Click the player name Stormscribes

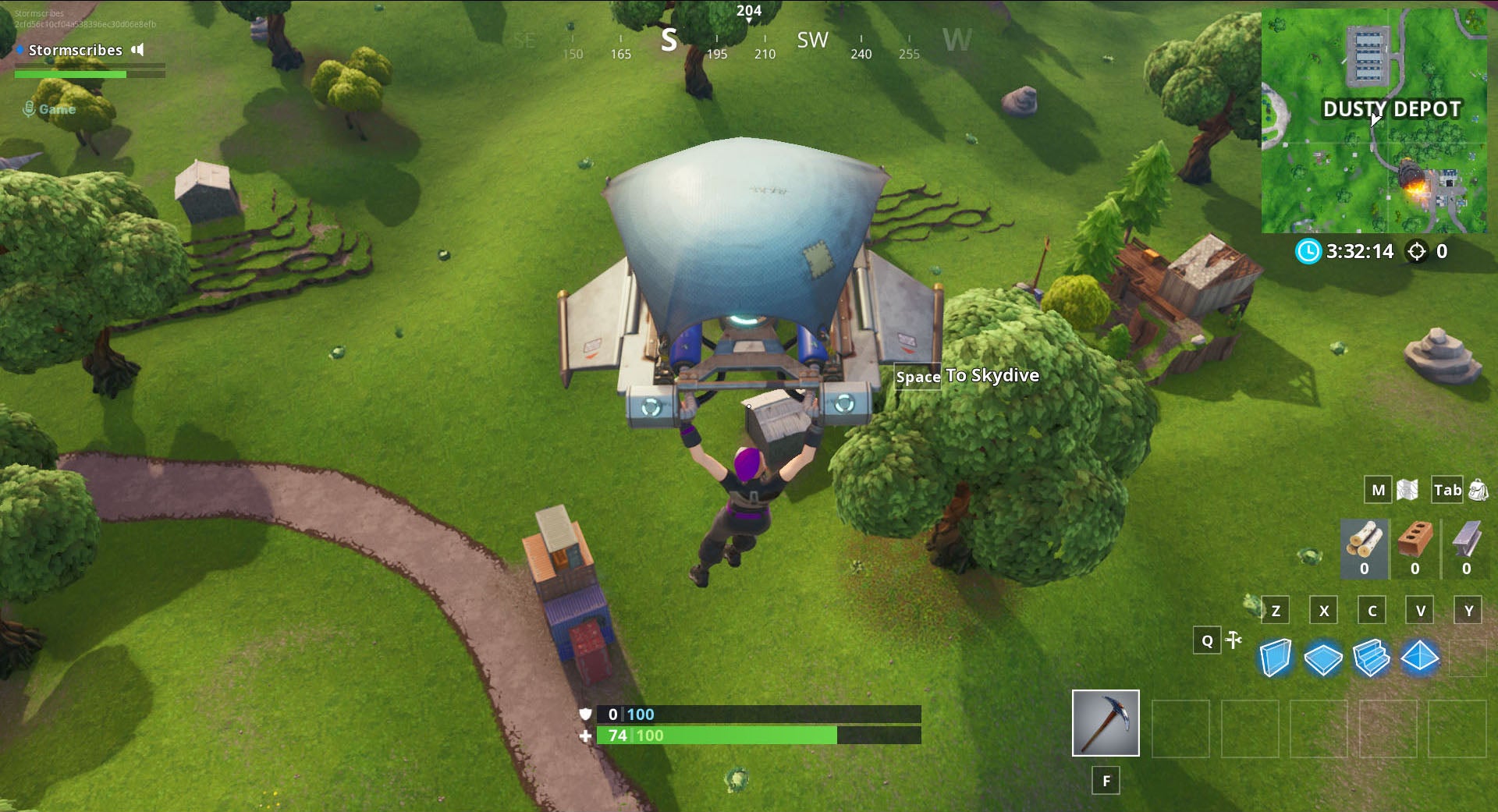click(75, 50)
